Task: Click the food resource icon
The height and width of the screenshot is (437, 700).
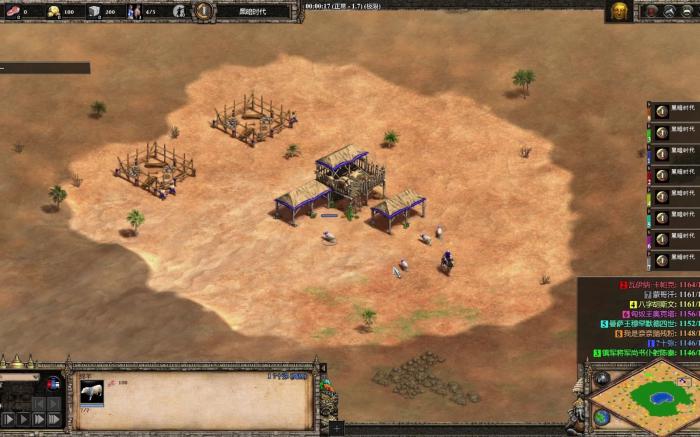Action: coord(12,12)
